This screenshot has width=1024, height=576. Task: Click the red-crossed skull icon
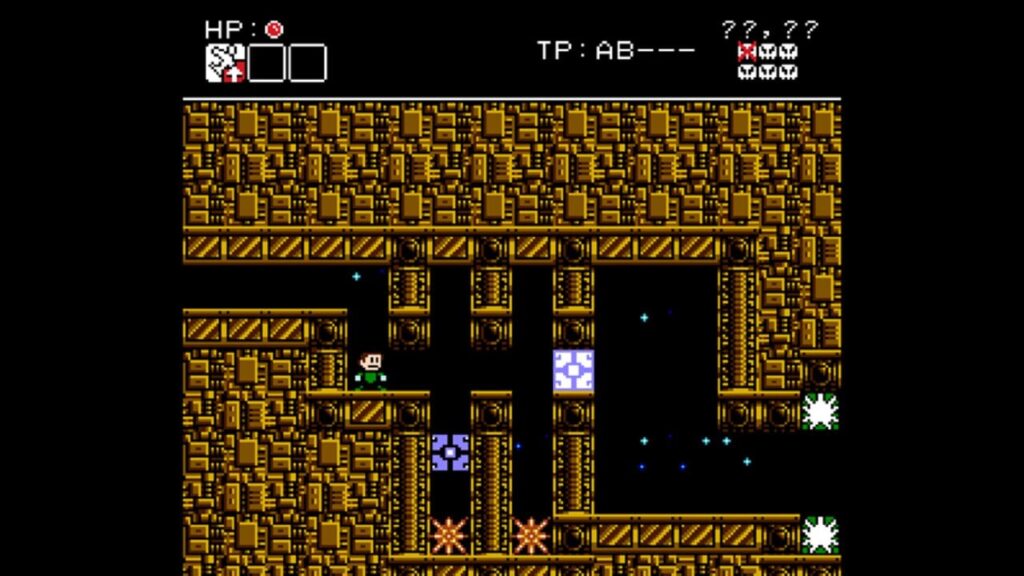click(x=746, y=52)
